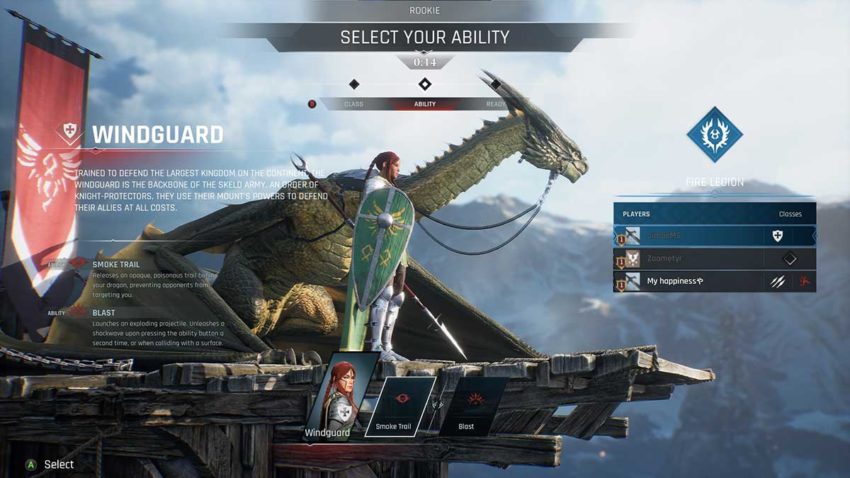This screenshot has height=478, width=850.
Task: Open the Ability step tab
Action: 425,104
